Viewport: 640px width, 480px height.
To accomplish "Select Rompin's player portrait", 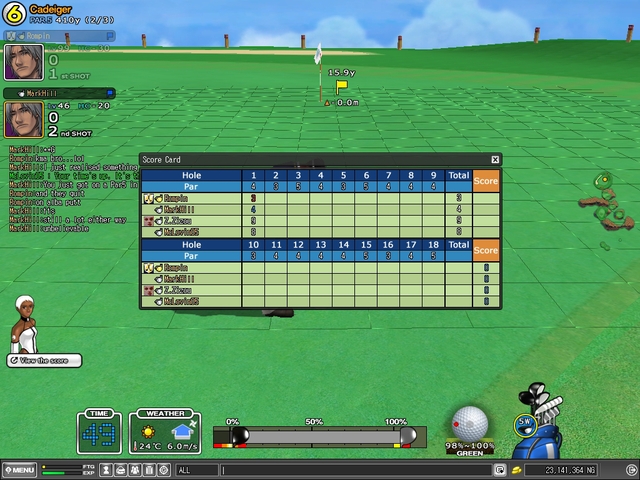I will click(x=23, y=62).
